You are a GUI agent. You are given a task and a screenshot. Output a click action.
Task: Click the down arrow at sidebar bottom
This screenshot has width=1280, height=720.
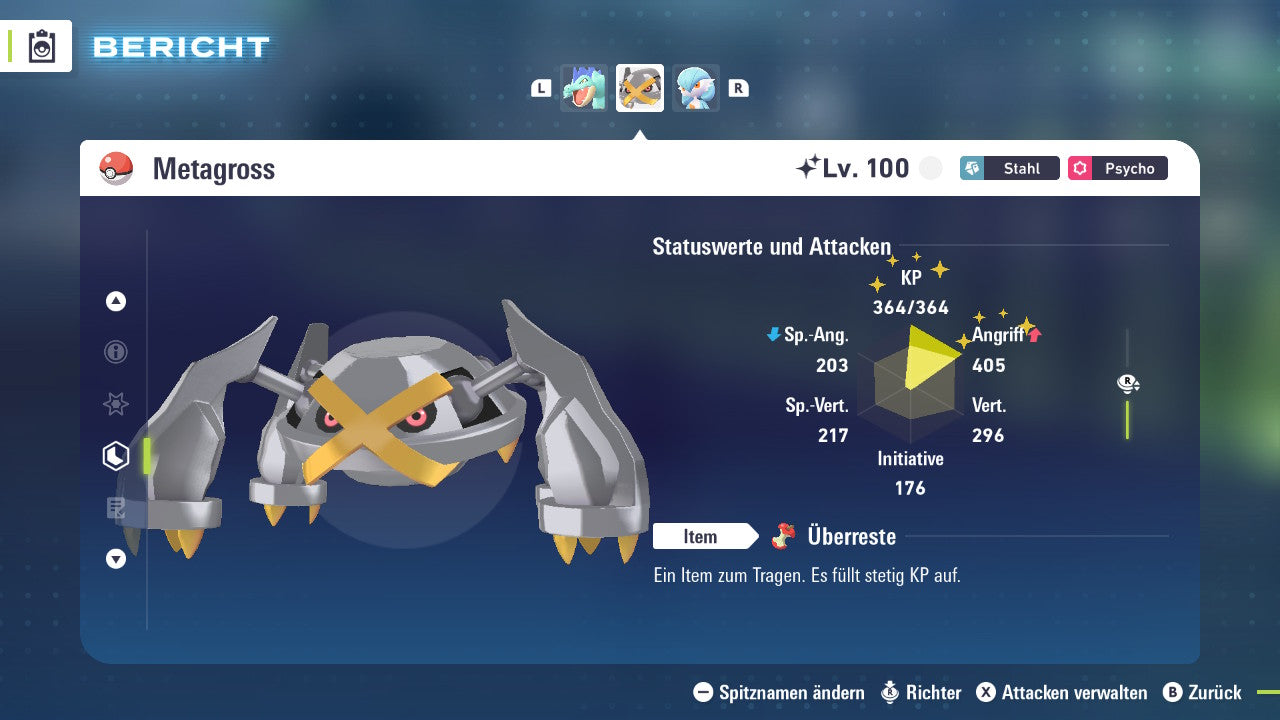tap(115, 559)
